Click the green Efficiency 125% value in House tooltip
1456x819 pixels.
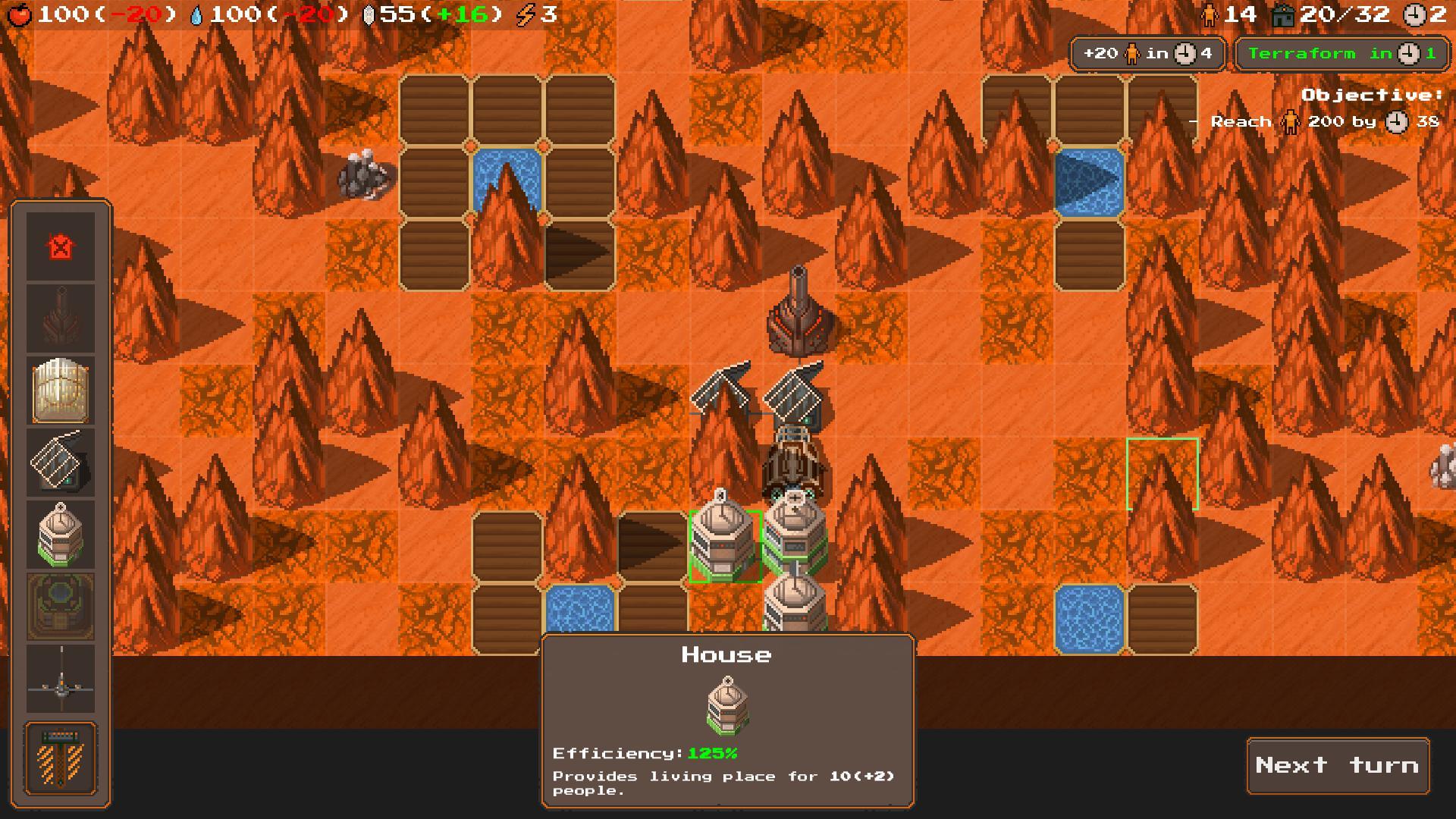tap(714, 752)
